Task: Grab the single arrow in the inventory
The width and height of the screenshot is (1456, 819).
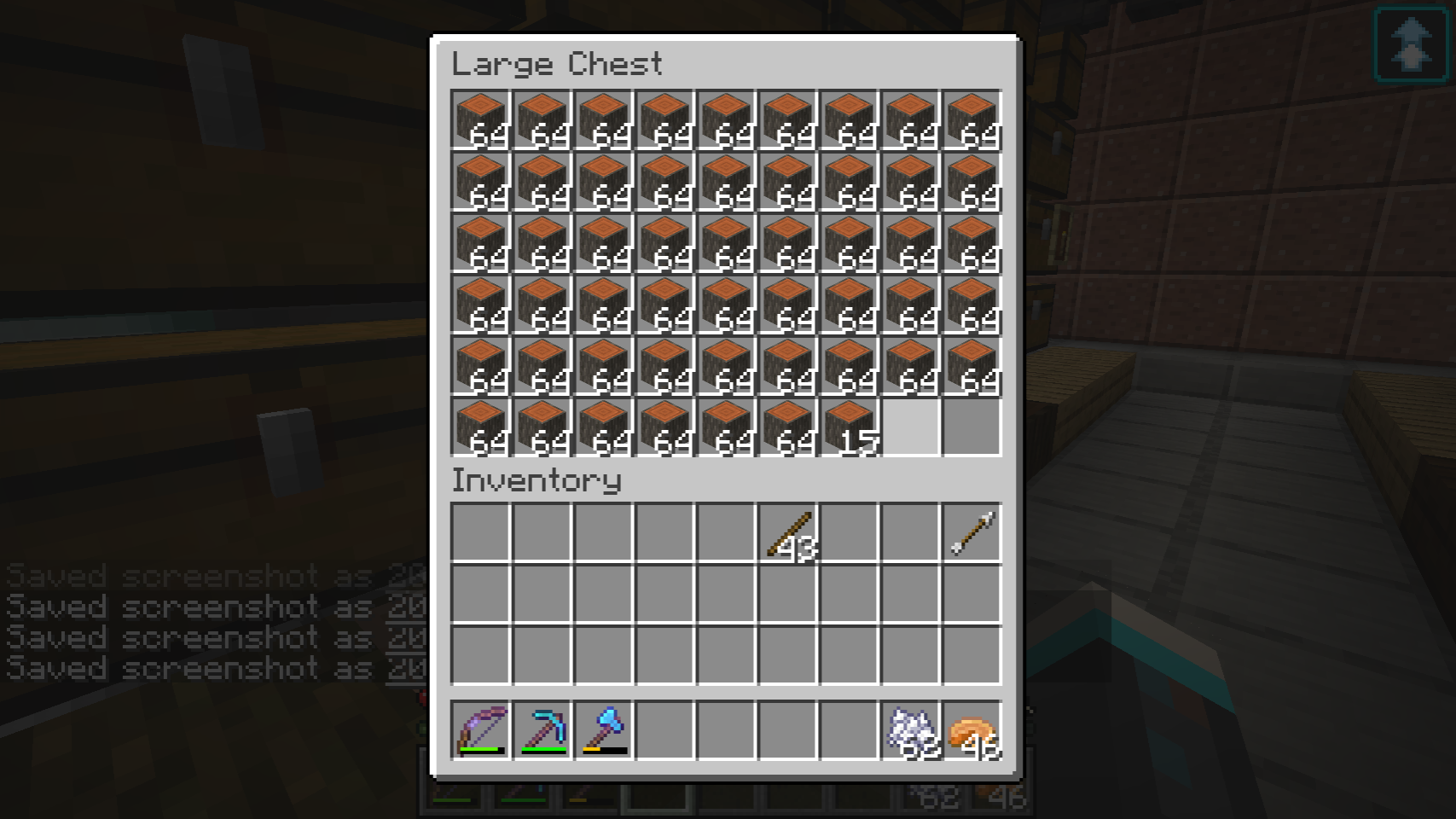Action: [x=972, y=534]
